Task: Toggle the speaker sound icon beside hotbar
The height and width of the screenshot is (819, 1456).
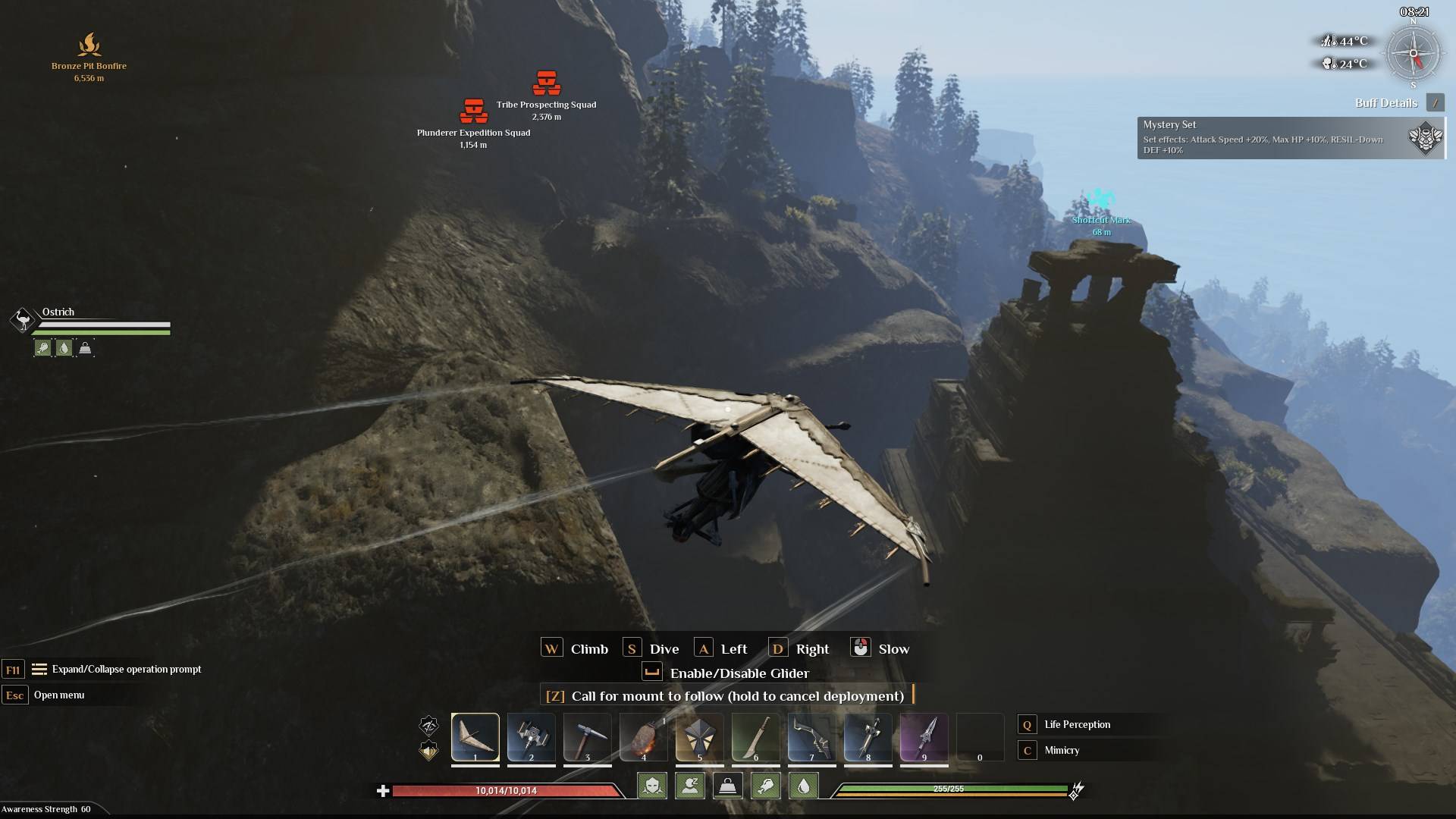Action: point(428,751)
